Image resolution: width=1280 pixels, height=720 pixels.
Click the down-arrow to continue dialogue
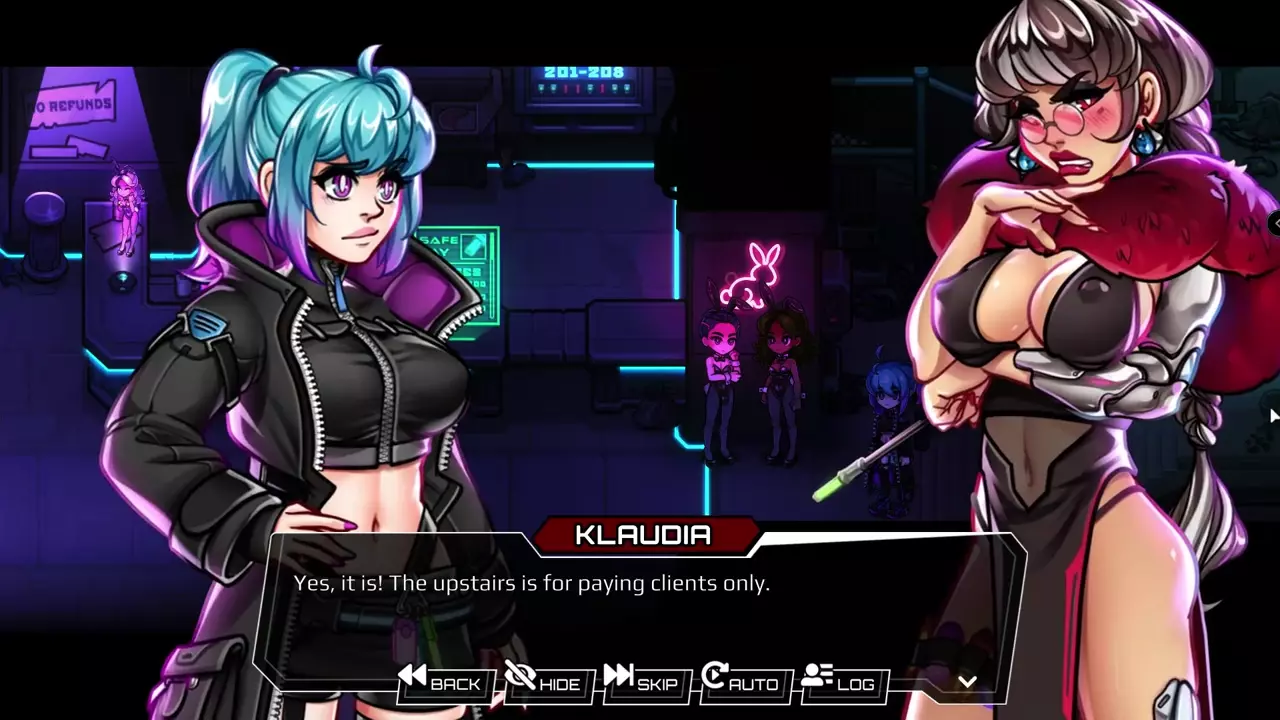point(967,682)
